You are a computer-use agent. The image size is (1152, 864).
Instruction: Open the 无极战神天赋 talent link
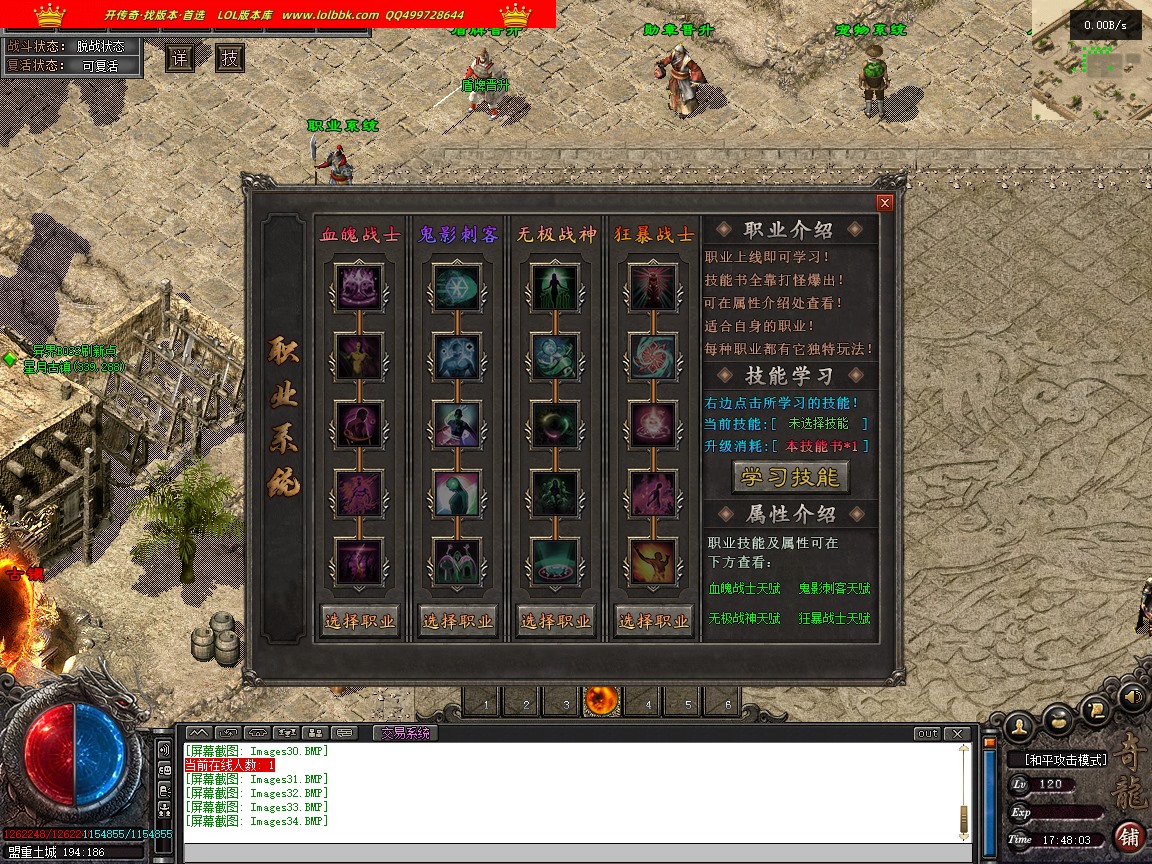pos(745,619)
